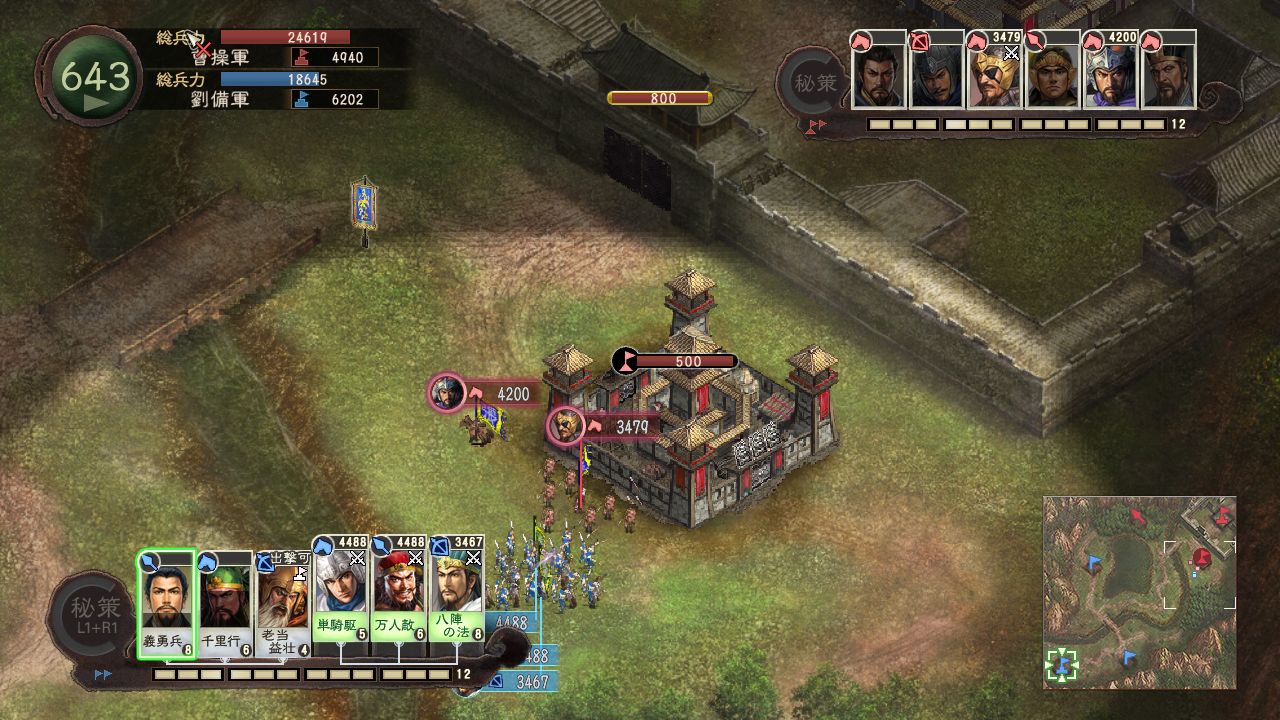The image size is (1280, 720).
Task: Choose the 千里行 officer card
Action: (225, 605)
